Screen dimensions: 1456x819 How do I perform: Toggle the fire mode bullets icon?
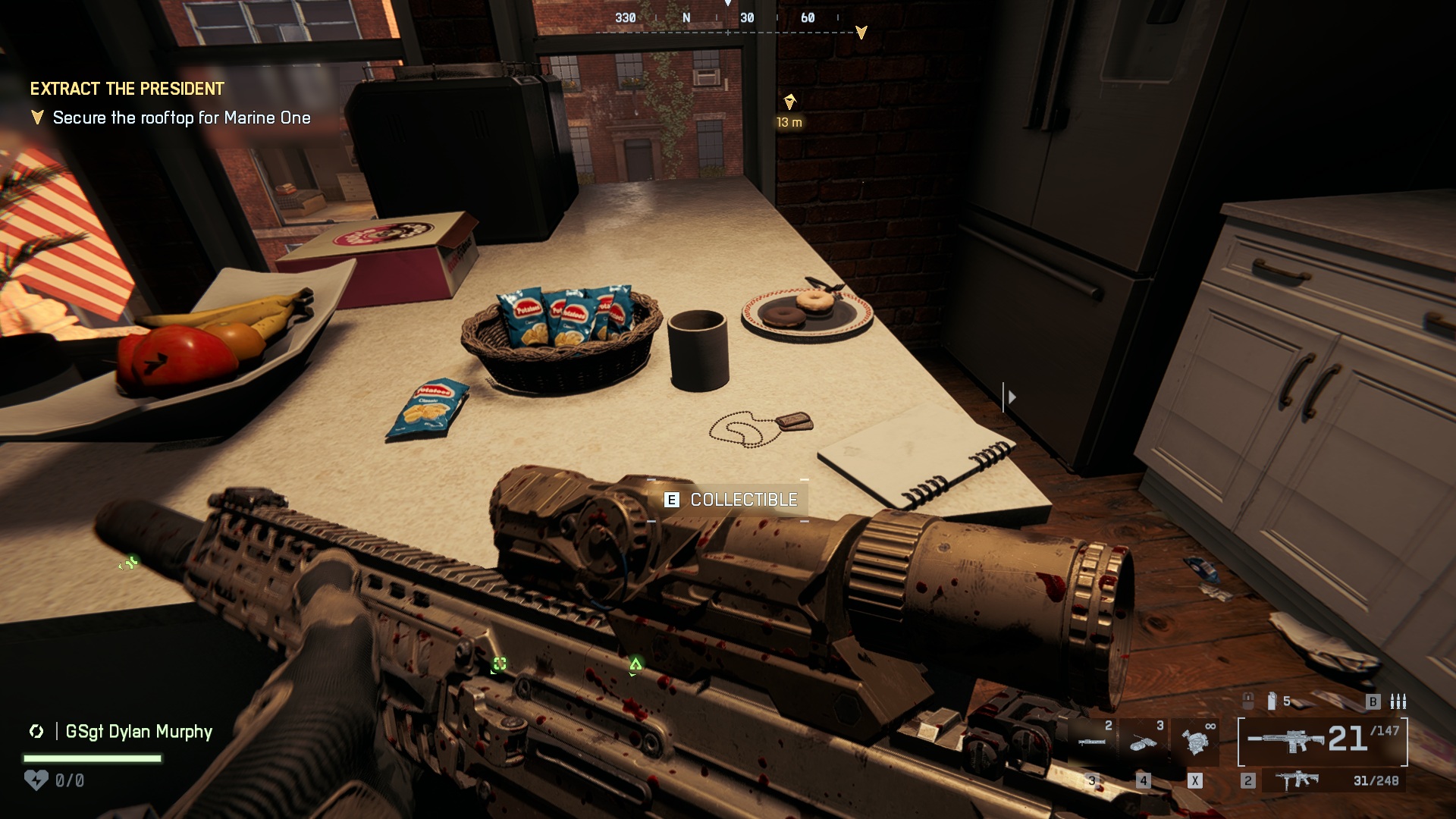coord(1398,701)
